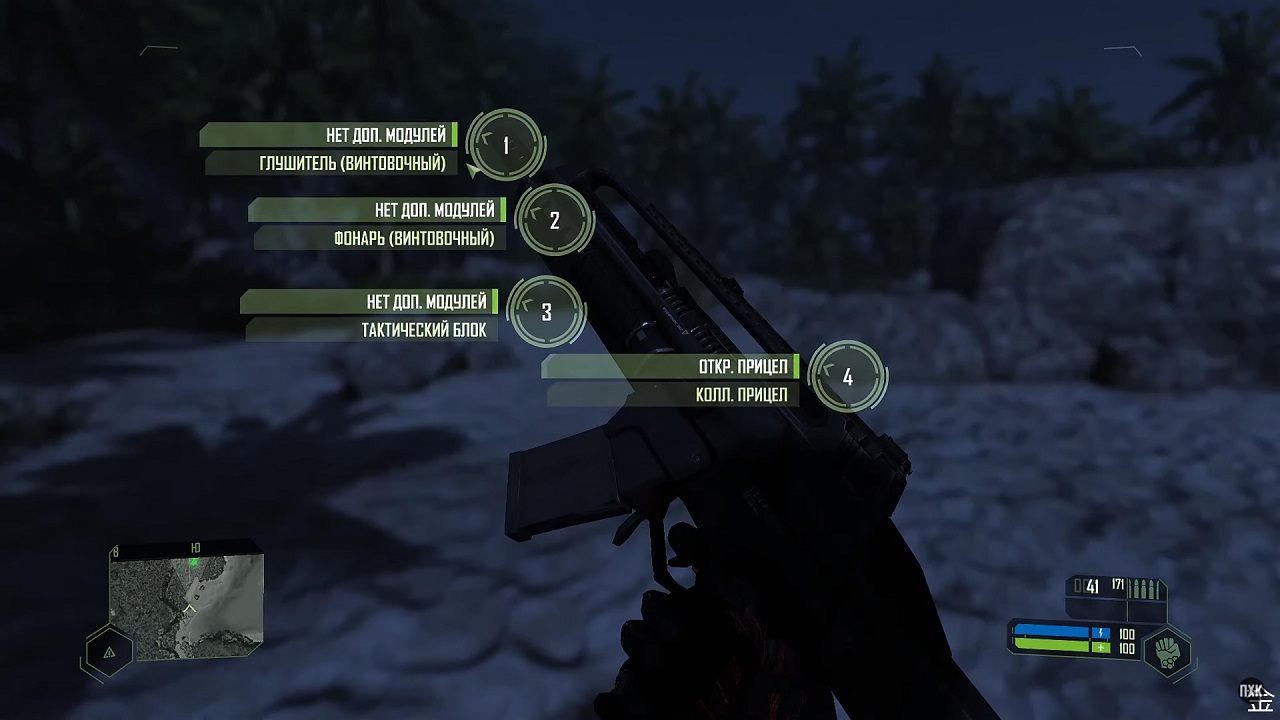The image size is (1280, 720).
Task: Open the attachment selector dial numbered 1
Action: (x=506, y=146)
